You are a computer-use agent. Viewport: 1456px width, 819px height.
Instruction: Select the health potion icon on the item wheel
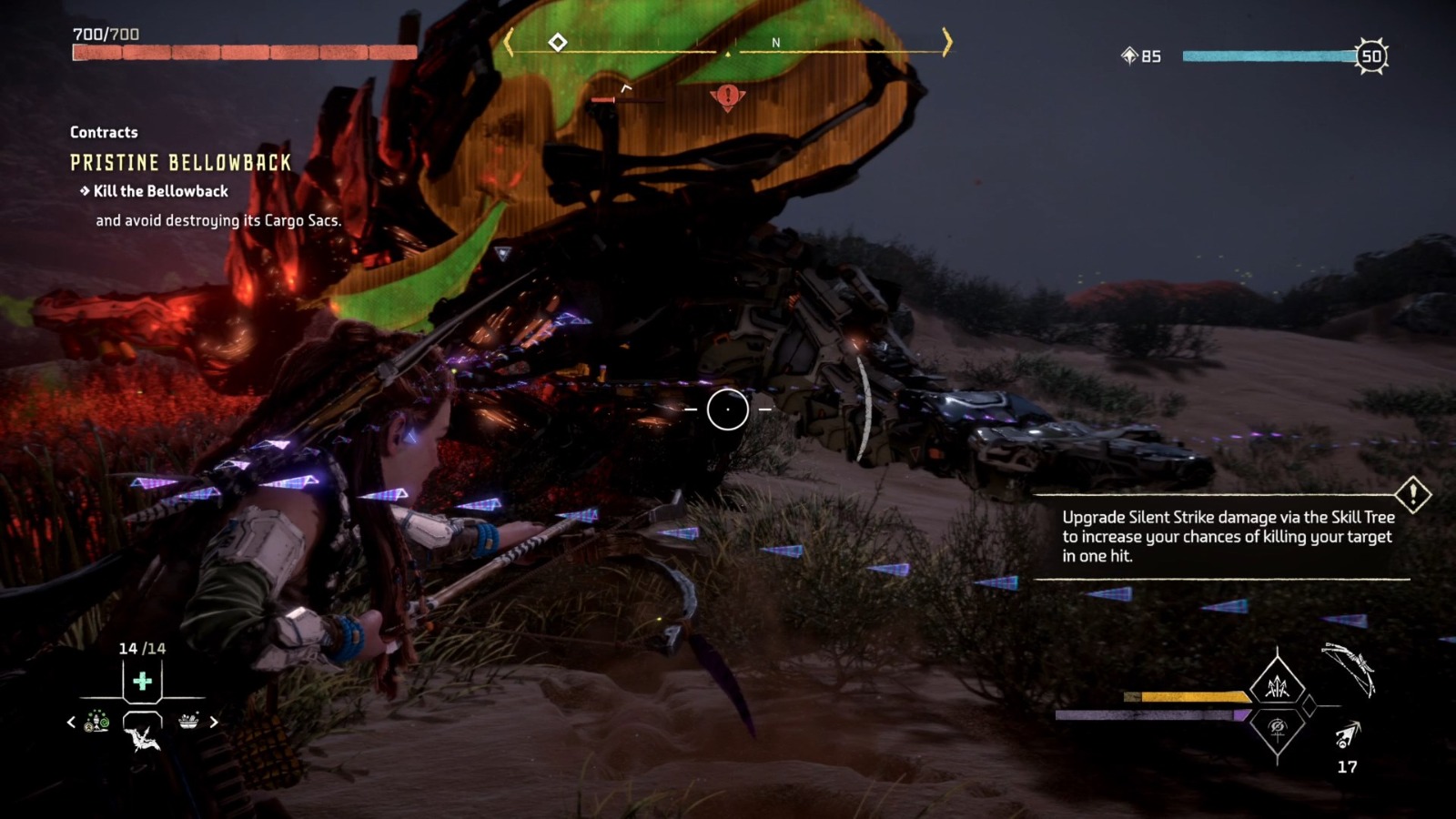pos(141,678)
